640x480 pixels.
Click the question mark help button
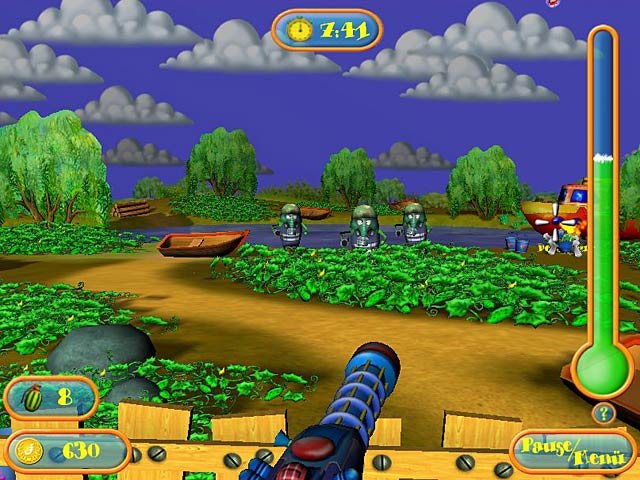click(x=603, y=412)
